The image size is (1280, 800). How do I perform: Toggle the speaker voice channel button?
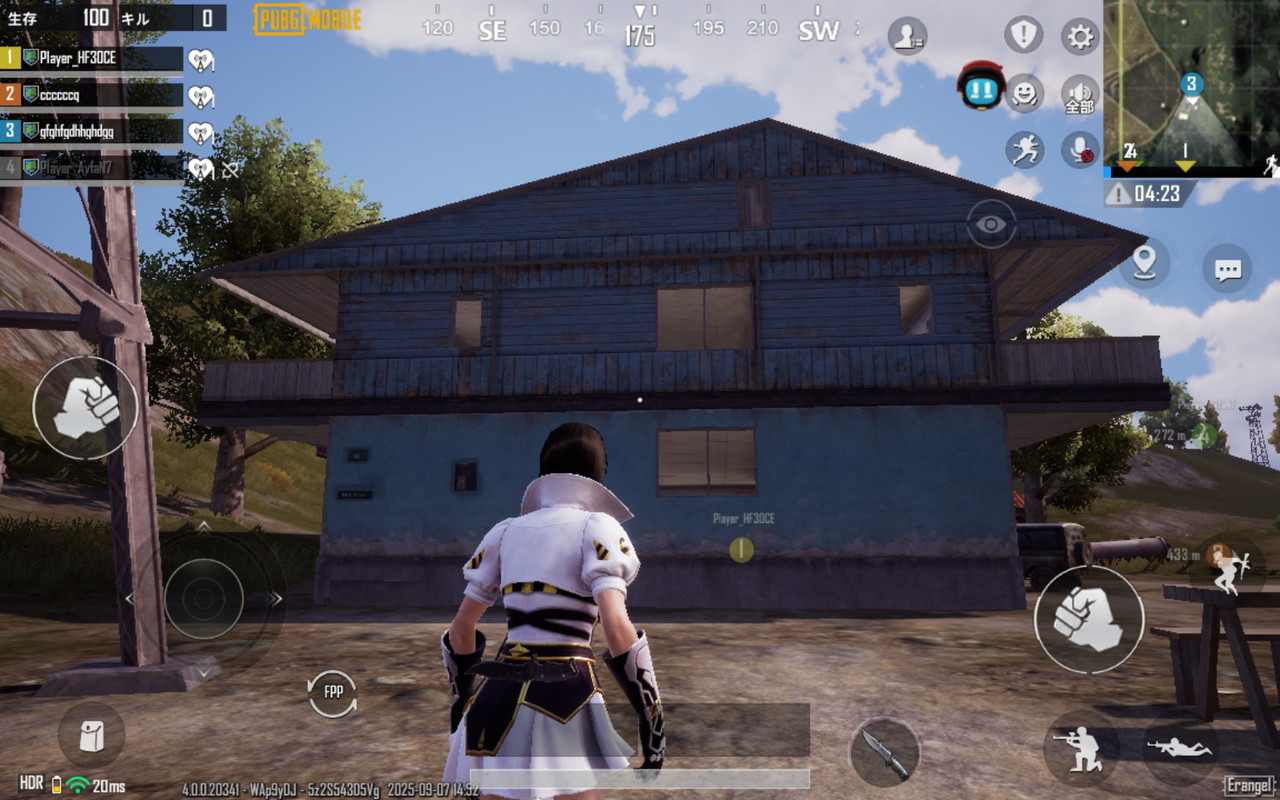click(x=1079, y=94)
